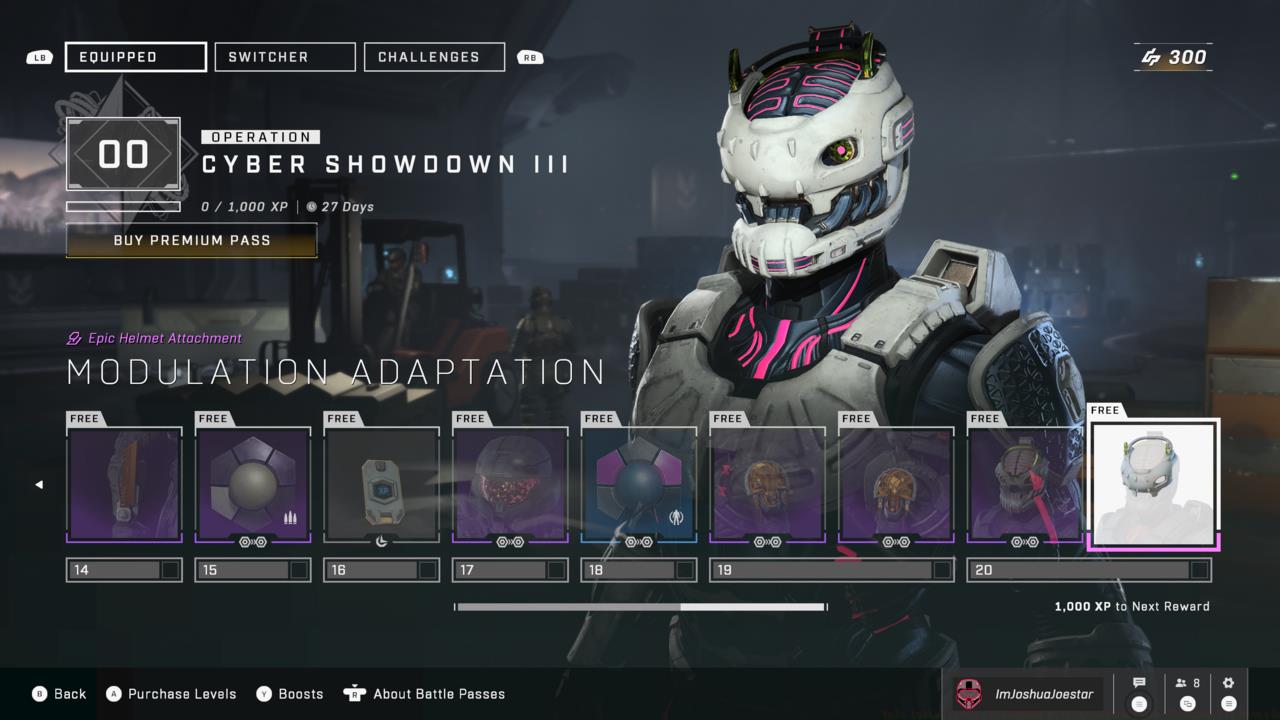Select the level 18 blue-background sphere reward
The width and height of the screenshot is (1280, 720).
point(639,485)
